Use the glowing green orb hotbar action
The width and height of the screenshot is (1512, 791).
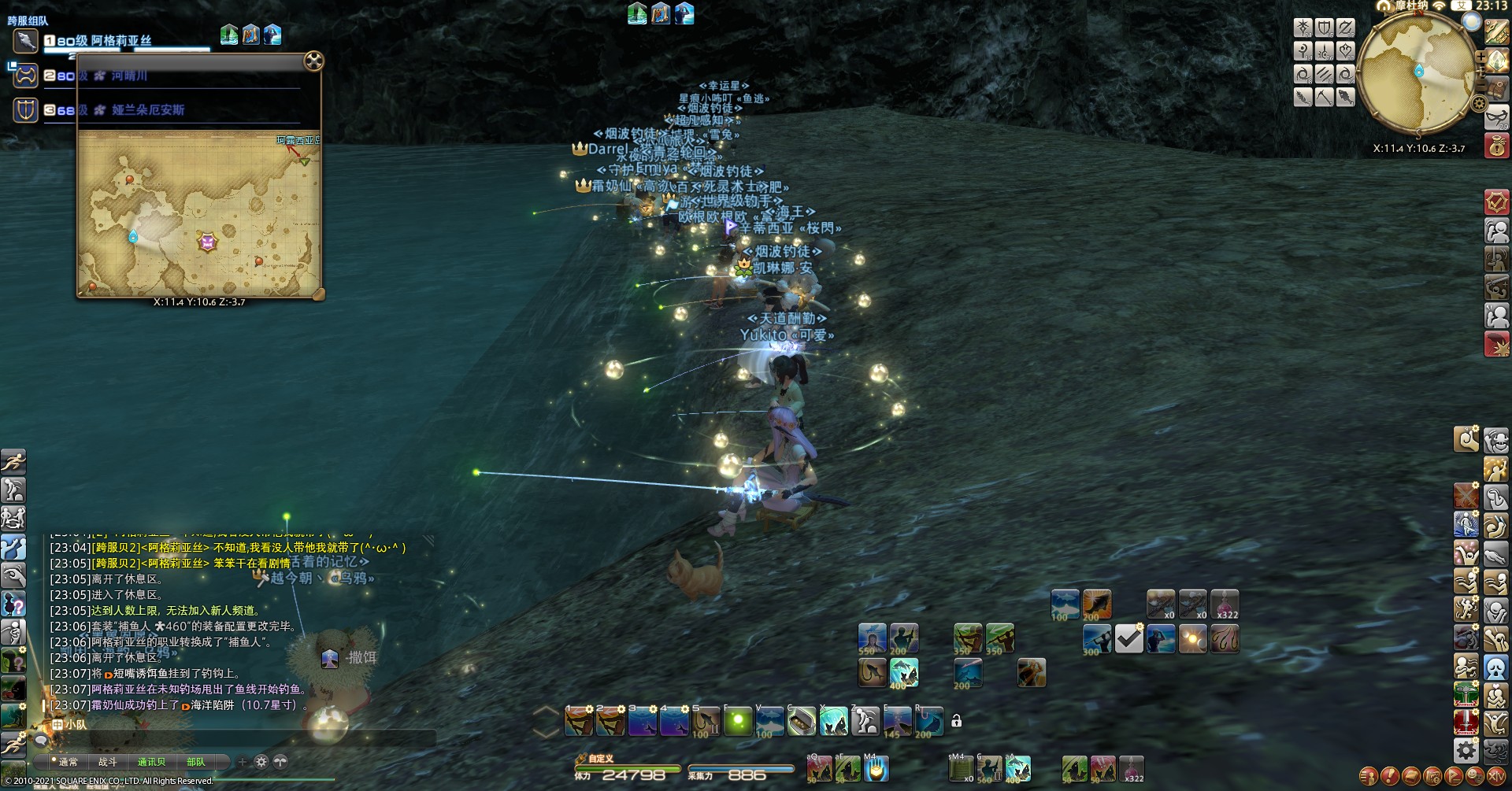click(x=738, y=721)
